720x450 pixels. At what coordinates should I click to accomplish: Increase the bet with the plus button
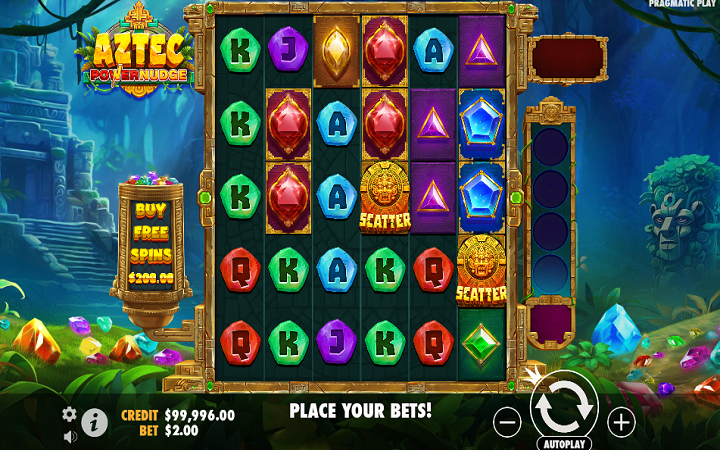click(622, 423)
